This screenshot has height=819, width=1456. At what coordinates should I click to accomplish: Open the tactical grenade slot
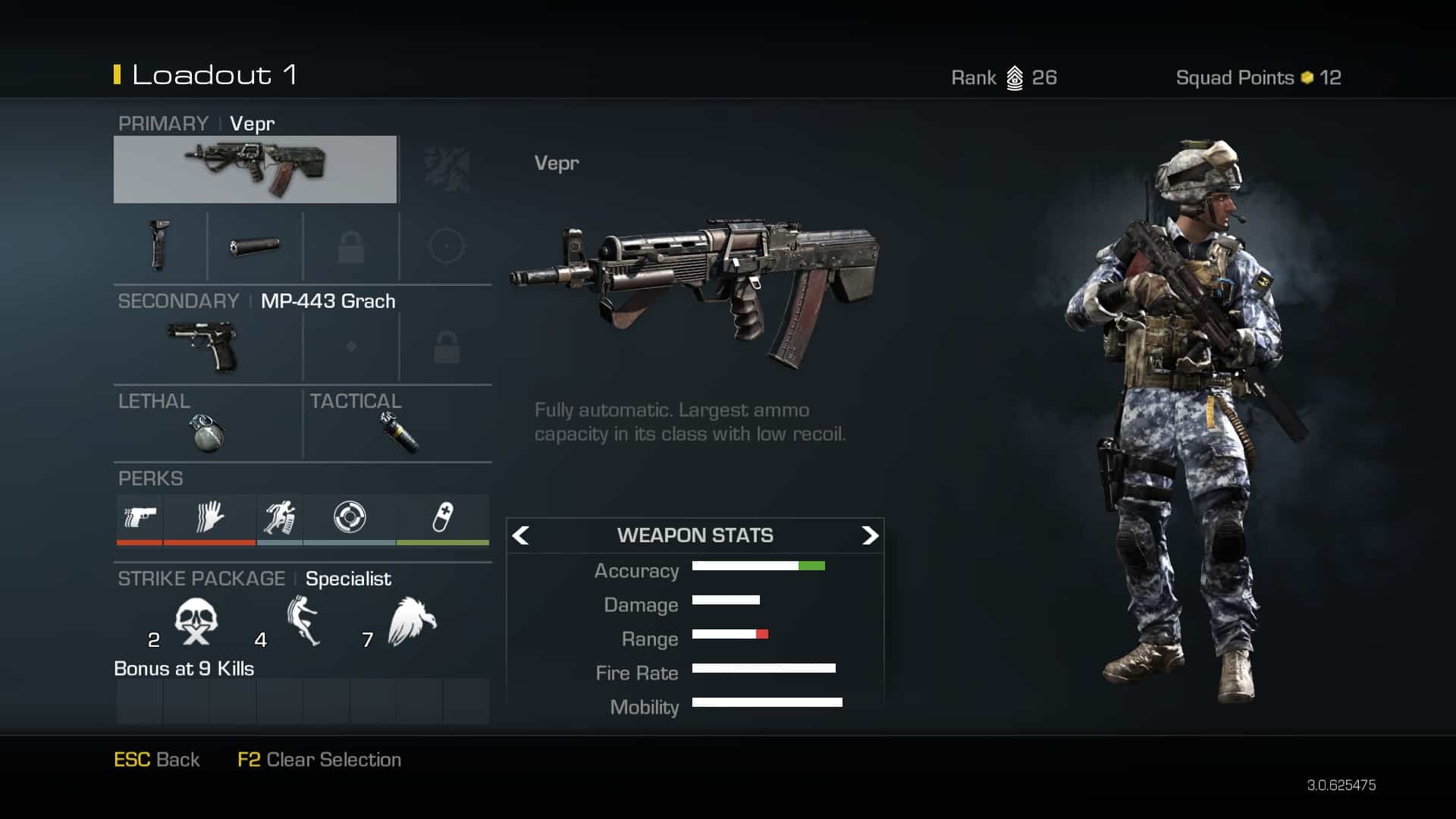click(399, 432)
